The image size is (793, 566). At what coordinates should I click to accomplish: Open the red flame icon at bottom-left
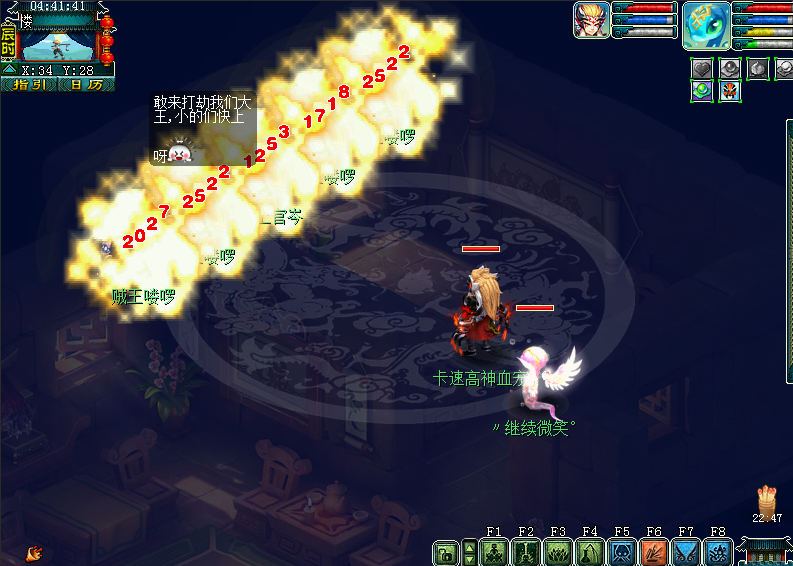(34, 551)
